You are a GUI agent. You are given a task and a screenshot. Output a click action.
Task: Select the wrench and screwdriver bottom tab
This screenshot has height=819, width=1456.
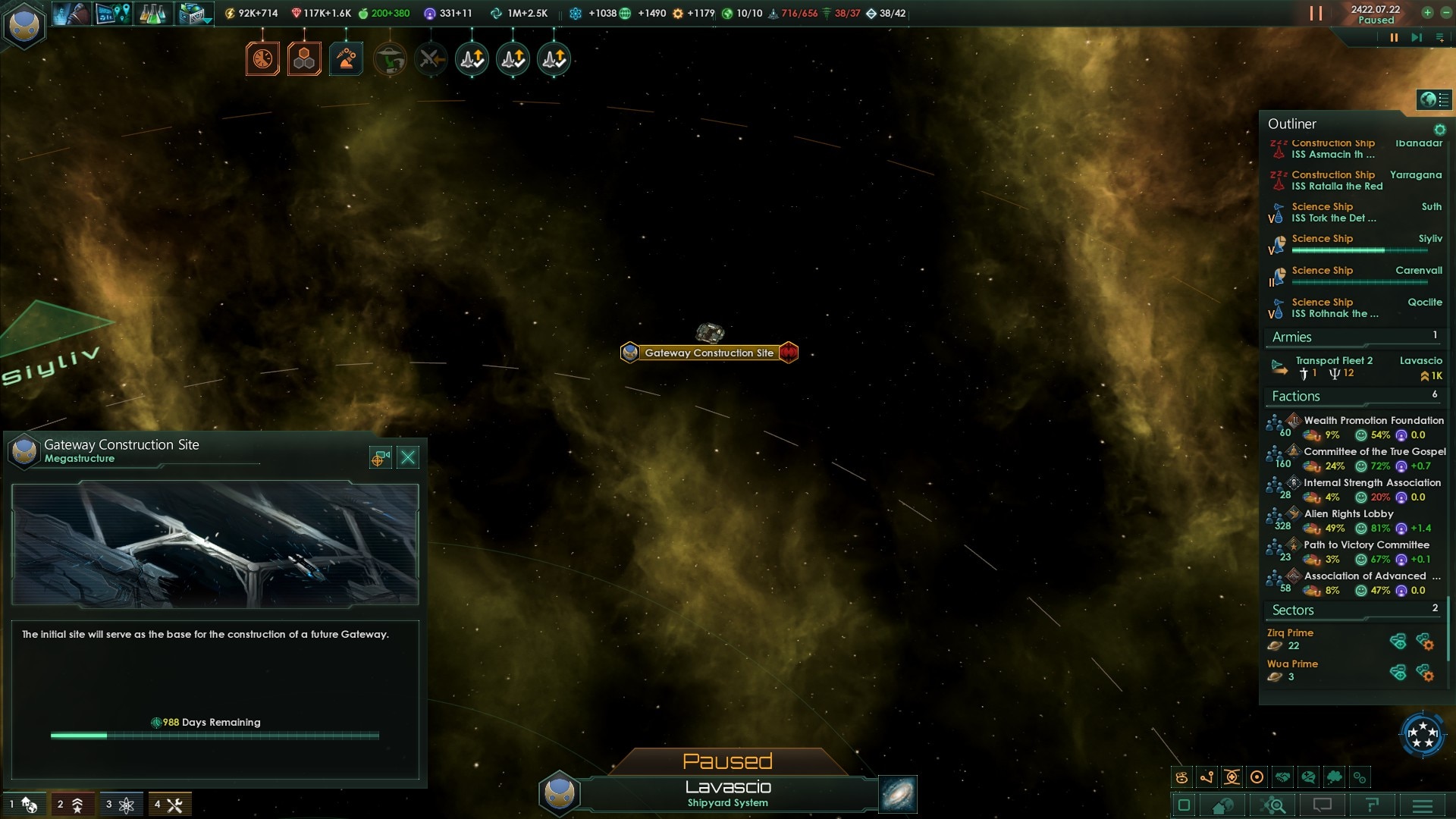(170, 805)
